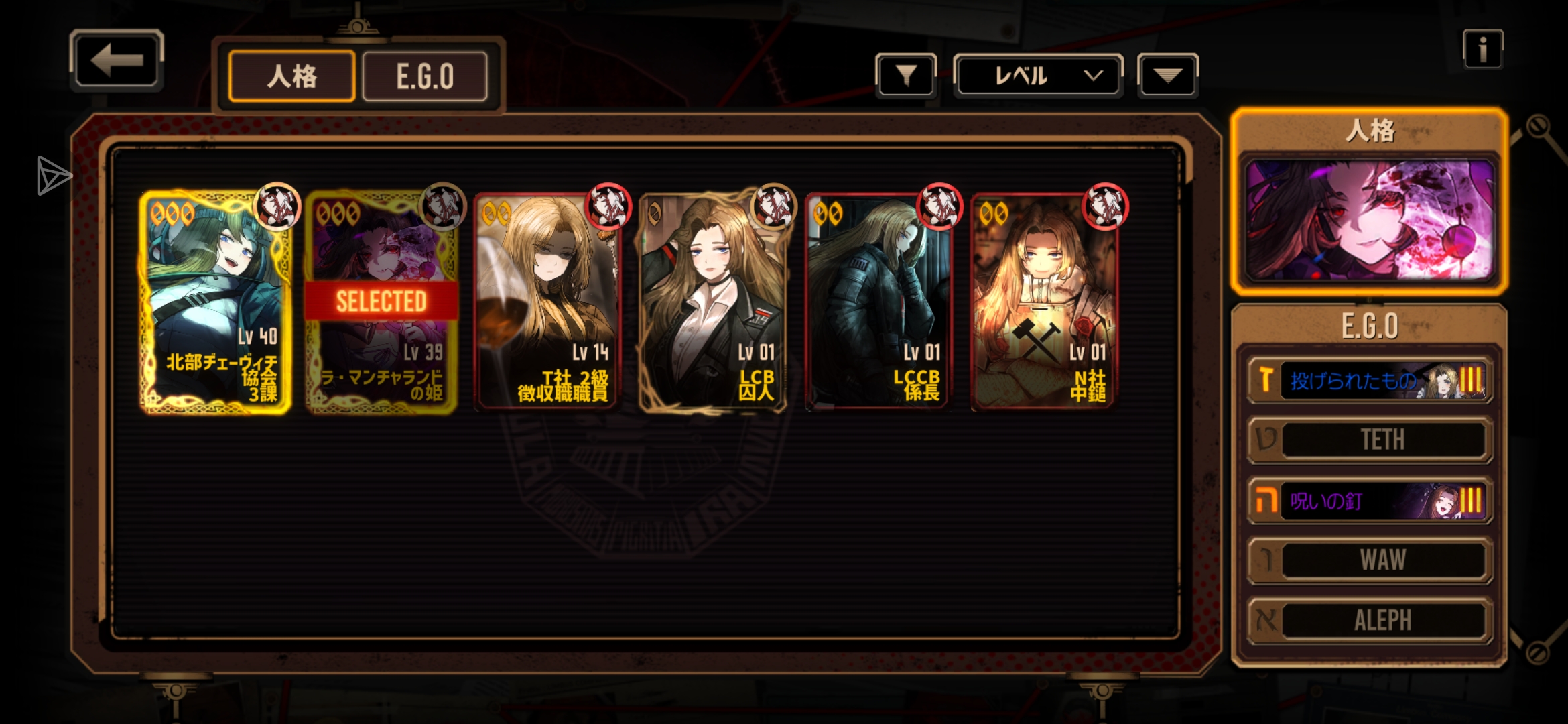This screenshot has height=724, width=1568.
Task: Toggle sort order with the triangle button
Action: (1167, 76)
